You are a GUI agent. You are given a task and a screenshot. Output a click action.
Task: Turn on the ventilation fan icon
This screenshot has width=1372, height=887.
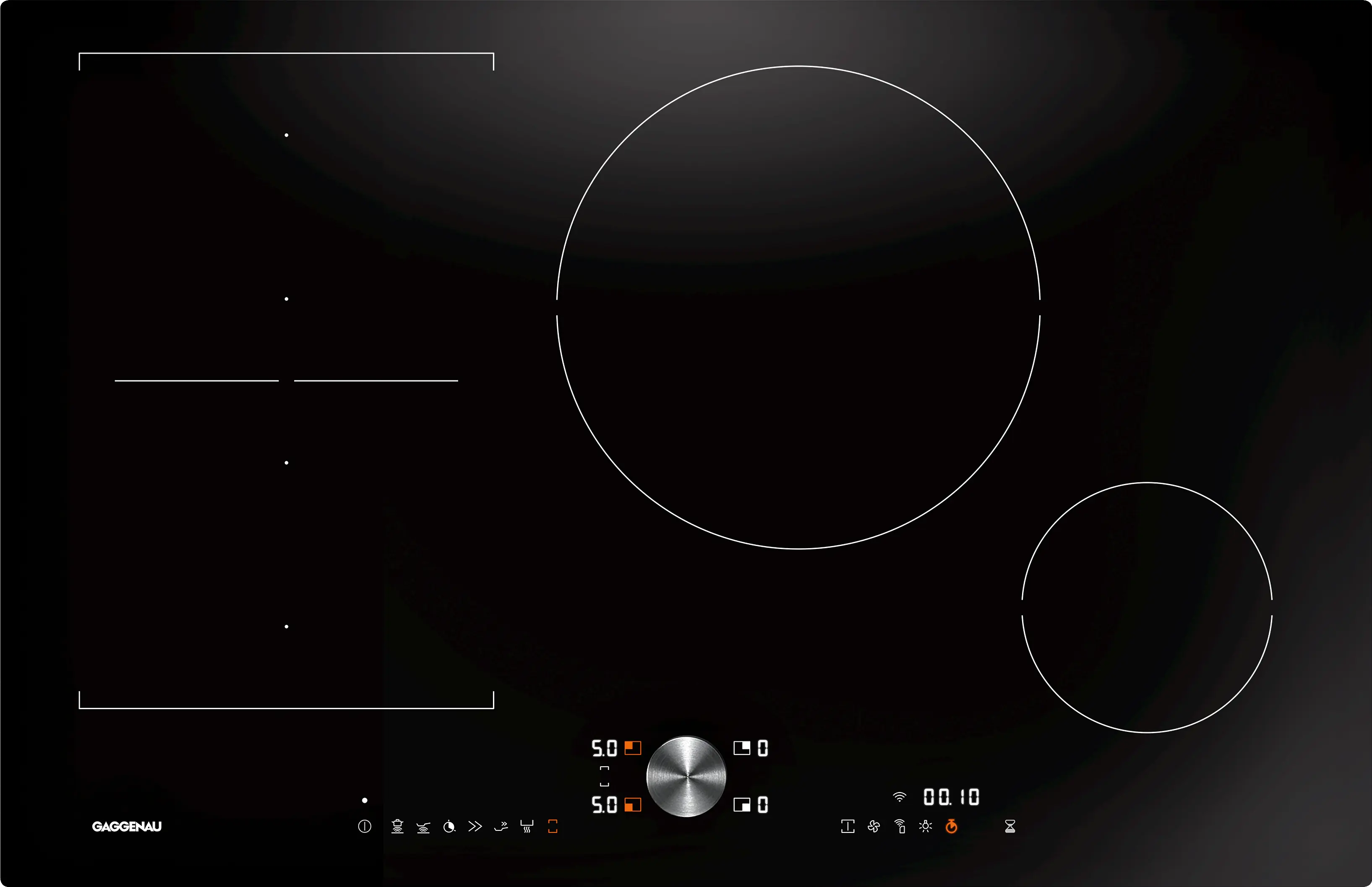point(874,827)
